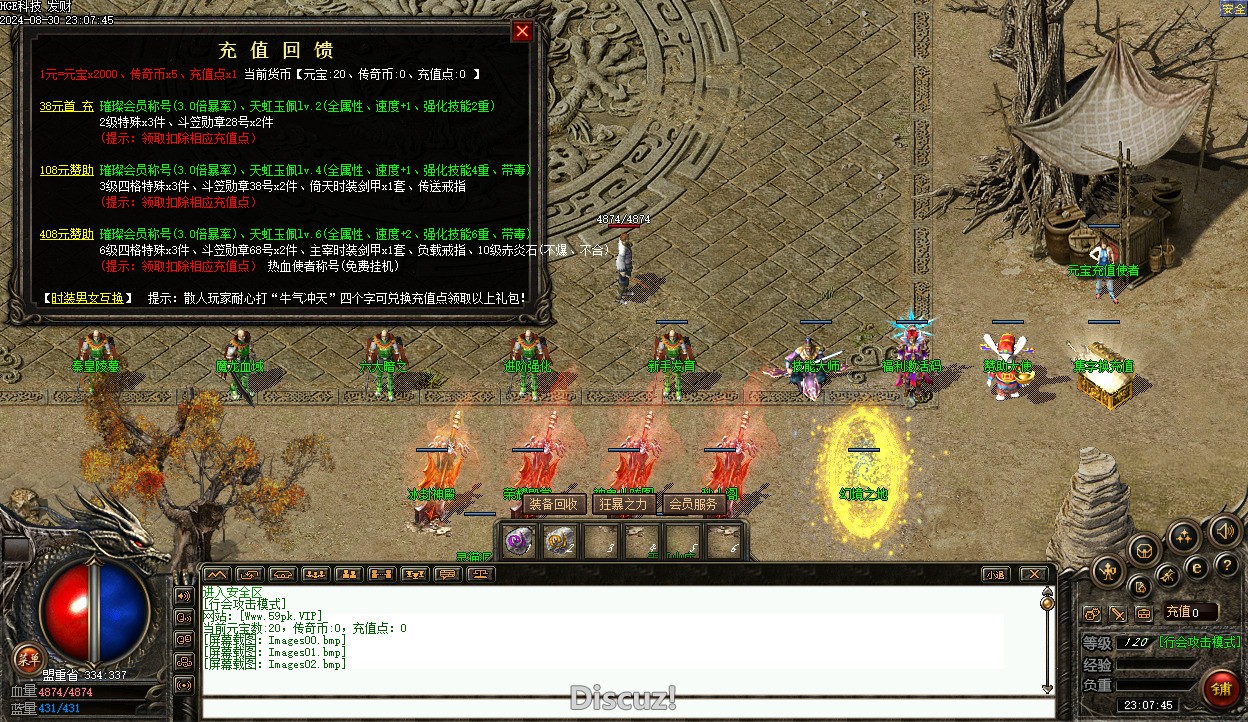The width and height of the screenshot is (1248, 722).
Task: Open the 菜单 menu button
Action: (27, 658)
